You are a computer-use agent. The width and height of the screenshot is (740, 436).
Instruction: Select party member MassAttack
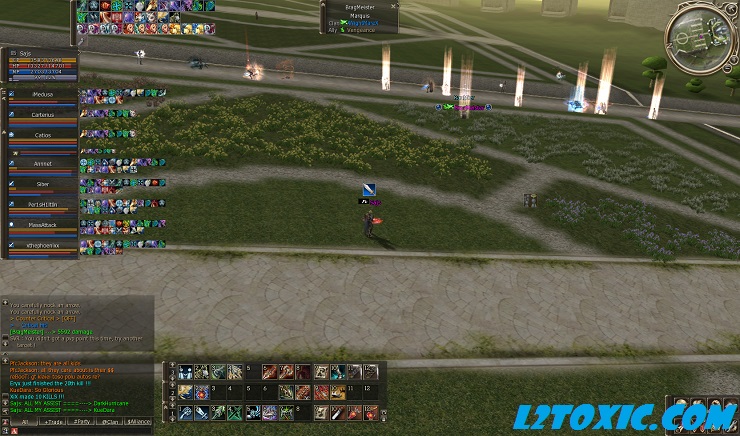(x=42, y=226)
